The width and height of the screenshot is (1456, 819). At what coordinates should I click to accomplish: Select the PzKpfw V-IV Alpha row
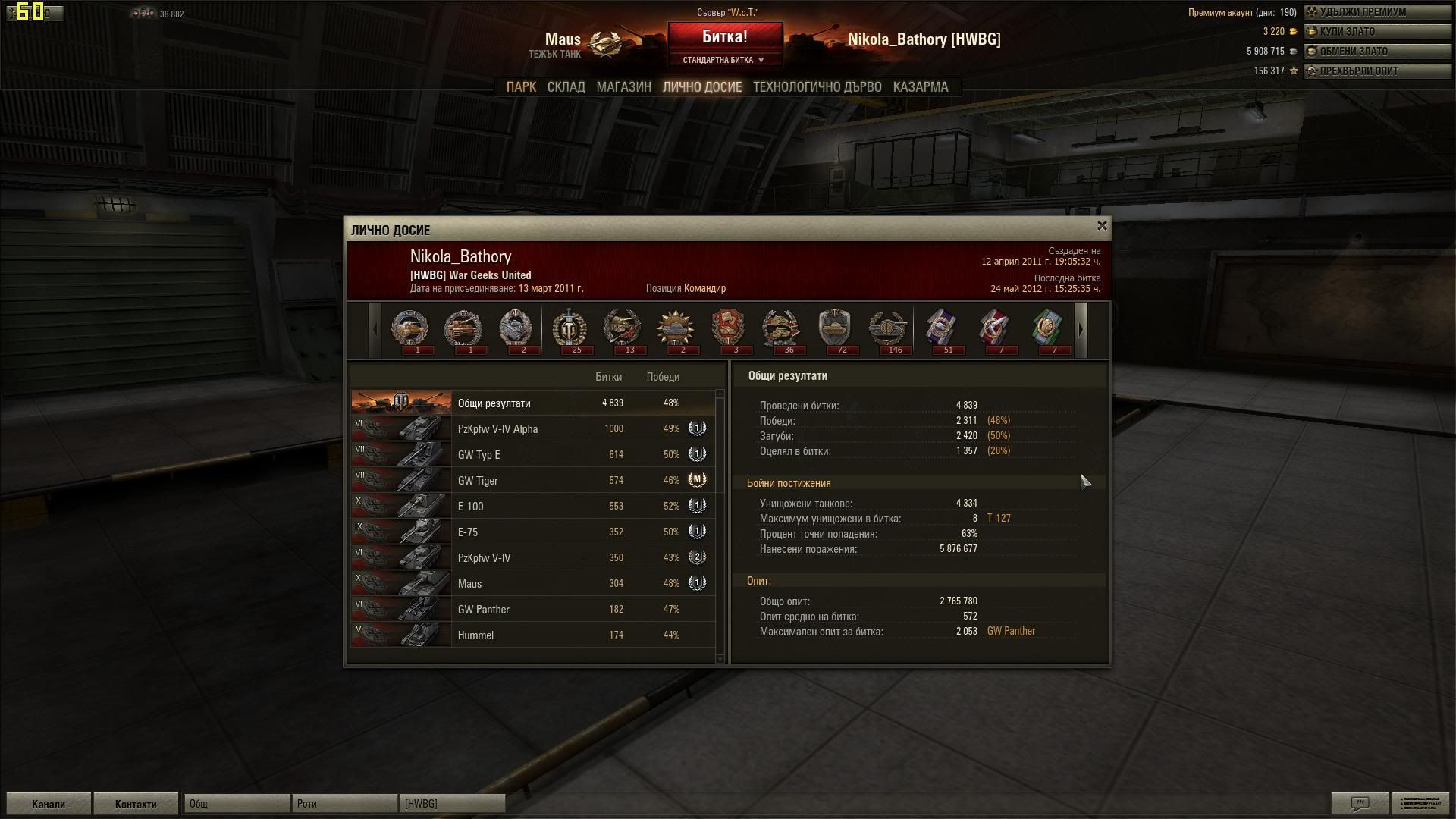[531, 429]
